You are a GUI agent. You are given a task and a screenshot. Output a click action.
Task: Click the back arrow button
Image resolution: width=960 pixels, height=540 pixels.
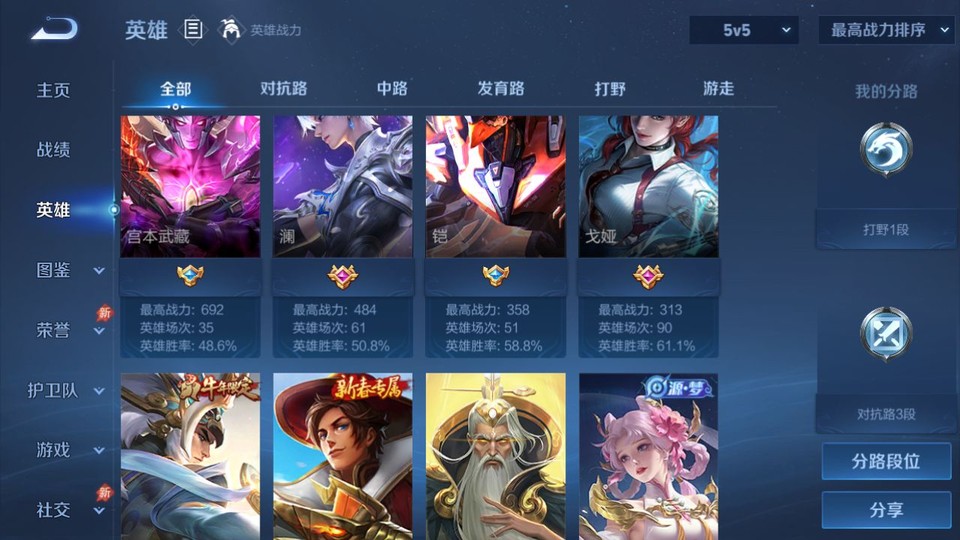54,30
